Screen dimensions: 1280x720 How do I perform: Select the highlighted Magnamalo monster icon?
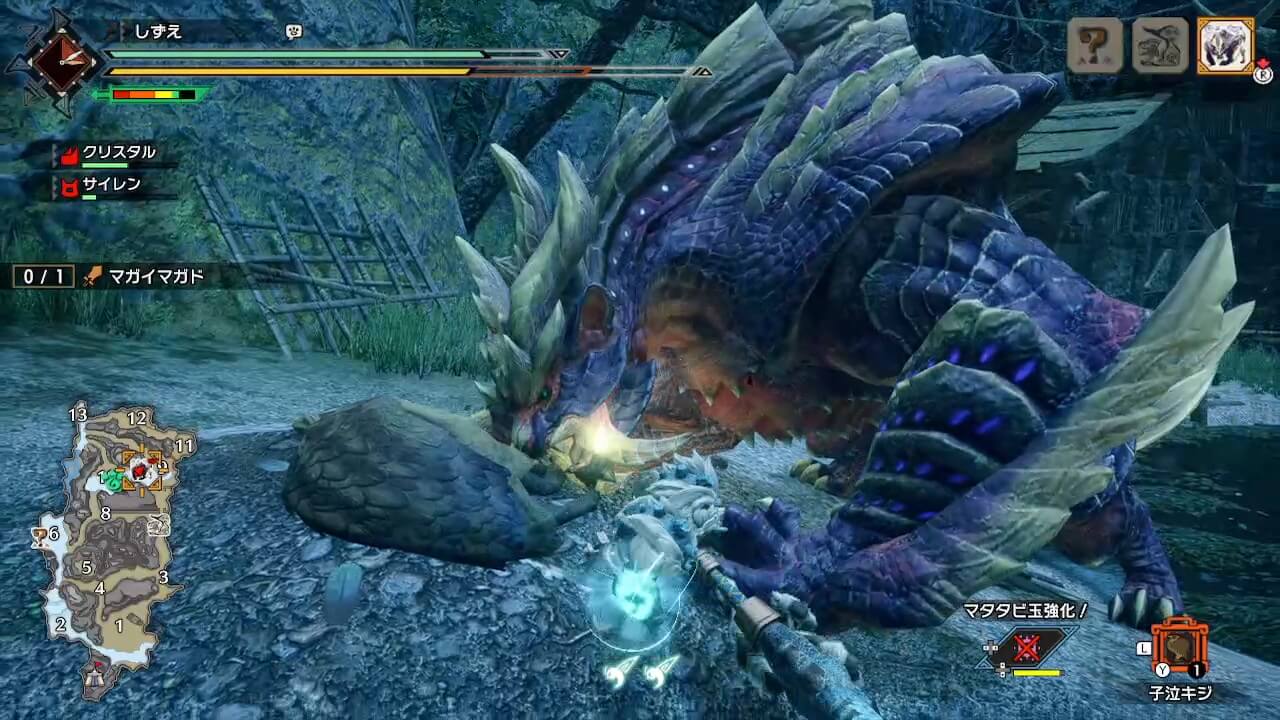coord(1225,46)
